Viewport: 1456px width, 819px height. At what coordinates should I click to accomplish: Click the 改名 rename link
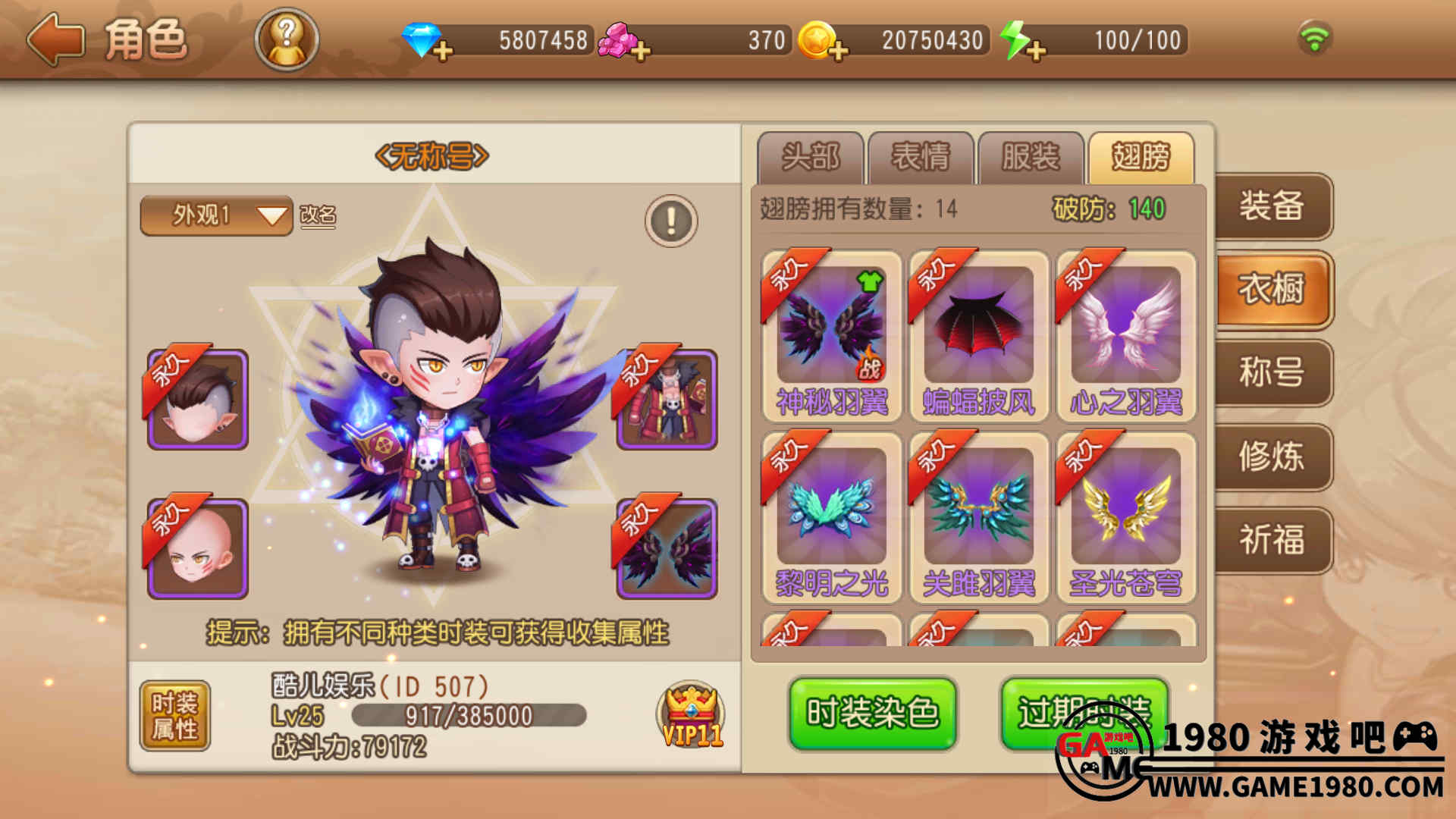point(318,216)
